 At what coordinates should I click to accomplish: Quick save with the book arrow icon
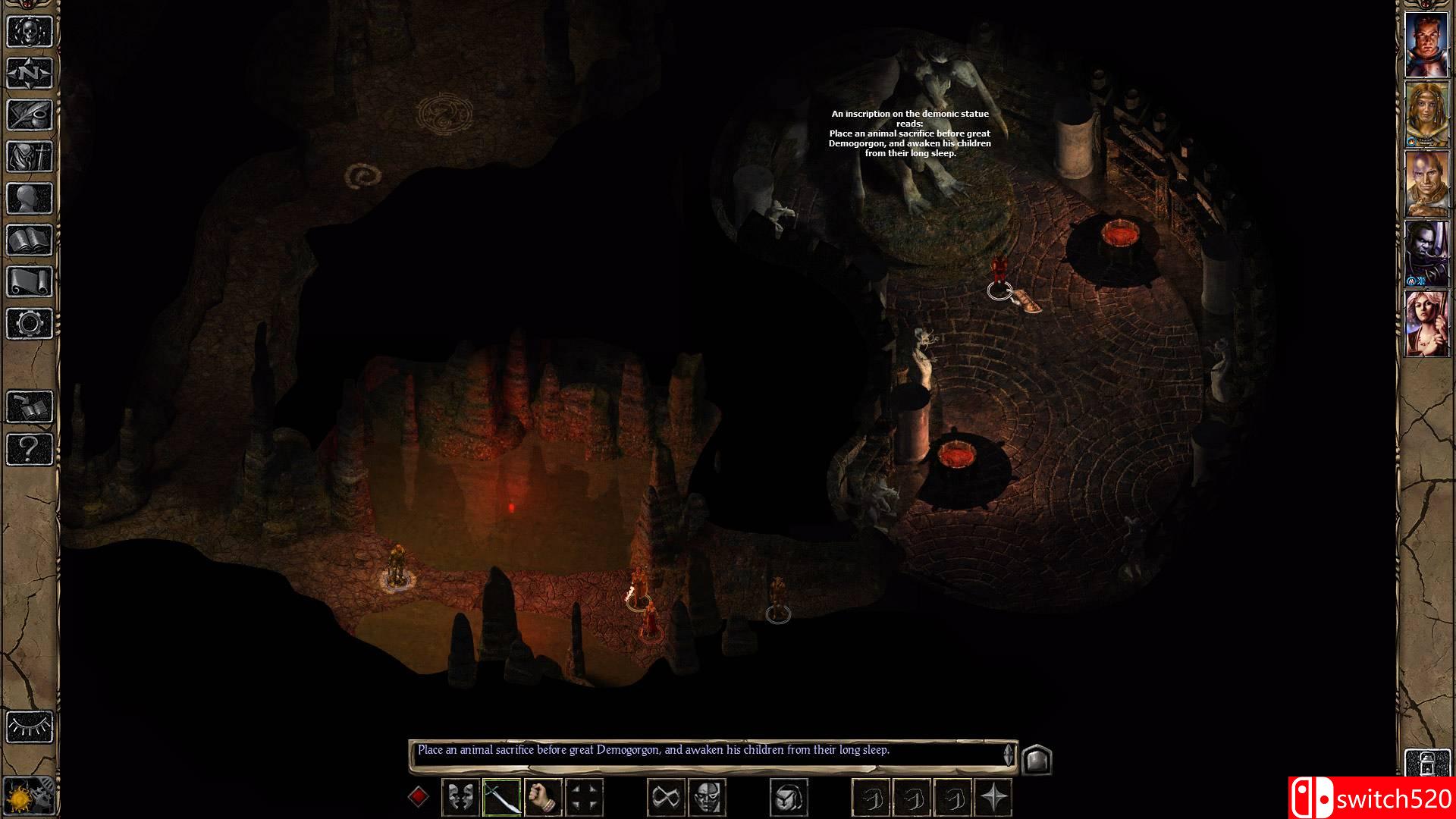click(30, 407)
